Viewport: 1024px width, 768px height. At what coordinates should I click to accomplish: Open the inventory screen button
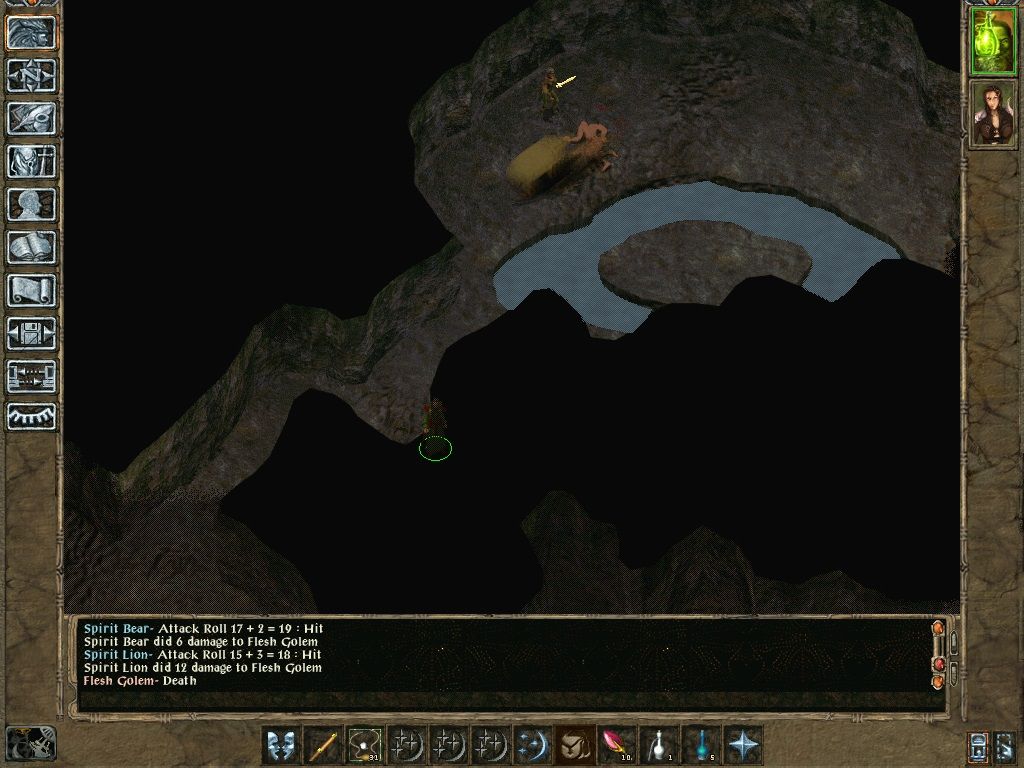tap(31, 161)
